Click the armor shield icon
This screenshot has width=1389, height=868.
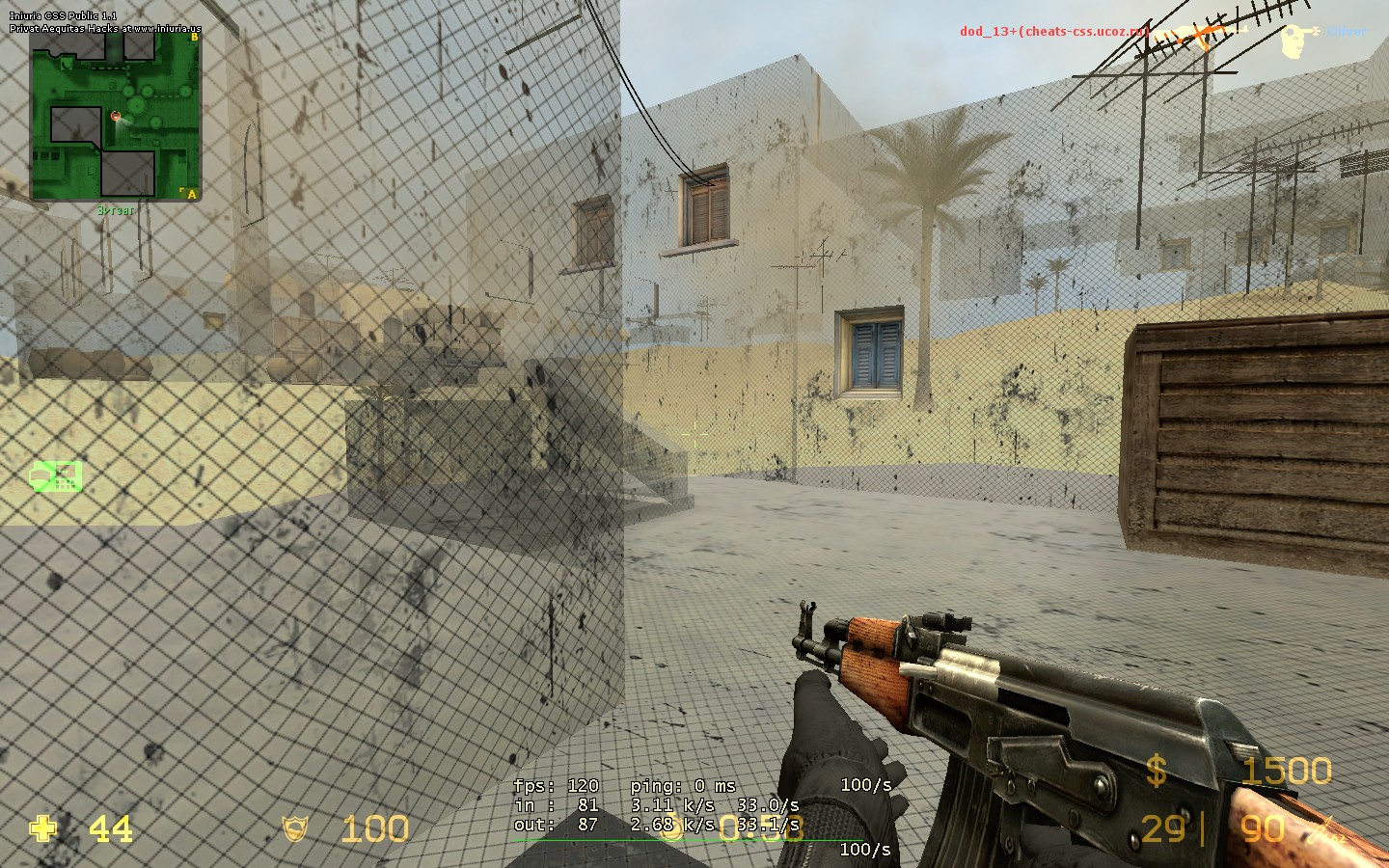coord(295,828)
